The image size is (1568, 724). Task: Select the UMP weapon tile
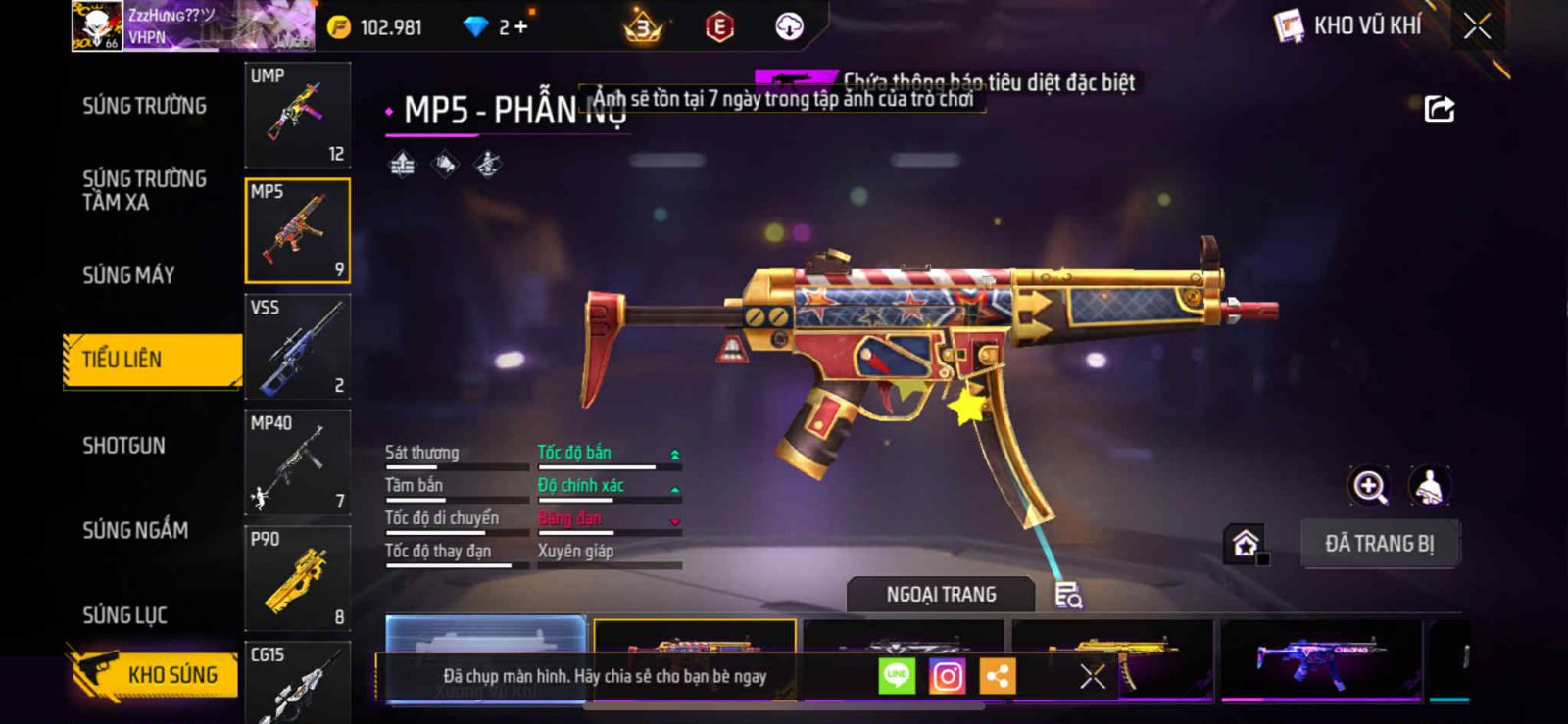tap(297, 115)
